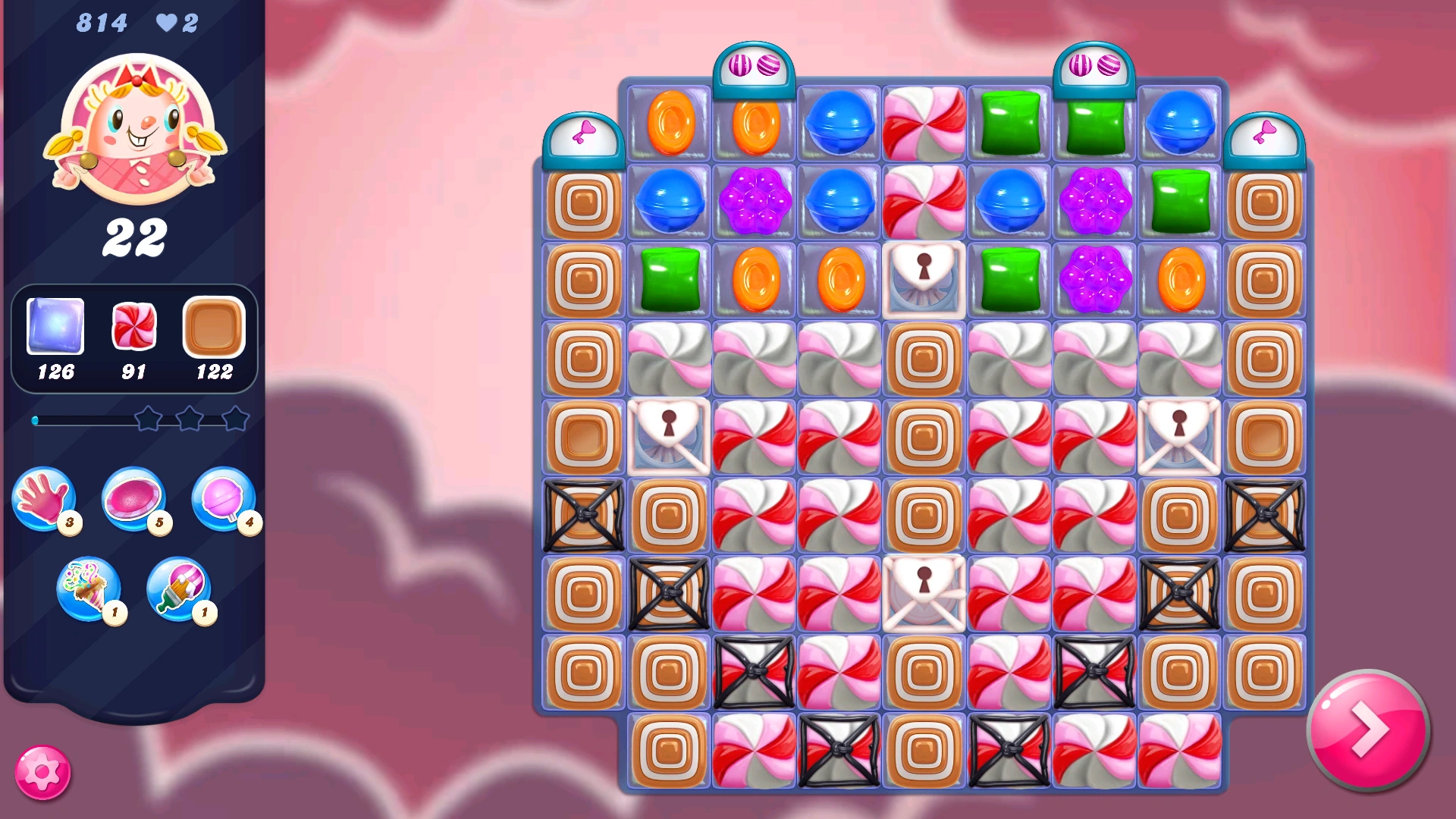Select the locked keyhole candy in row three
Image resolution: width=1456 pixels, height=819 pixels.
[x=924, y=279]
